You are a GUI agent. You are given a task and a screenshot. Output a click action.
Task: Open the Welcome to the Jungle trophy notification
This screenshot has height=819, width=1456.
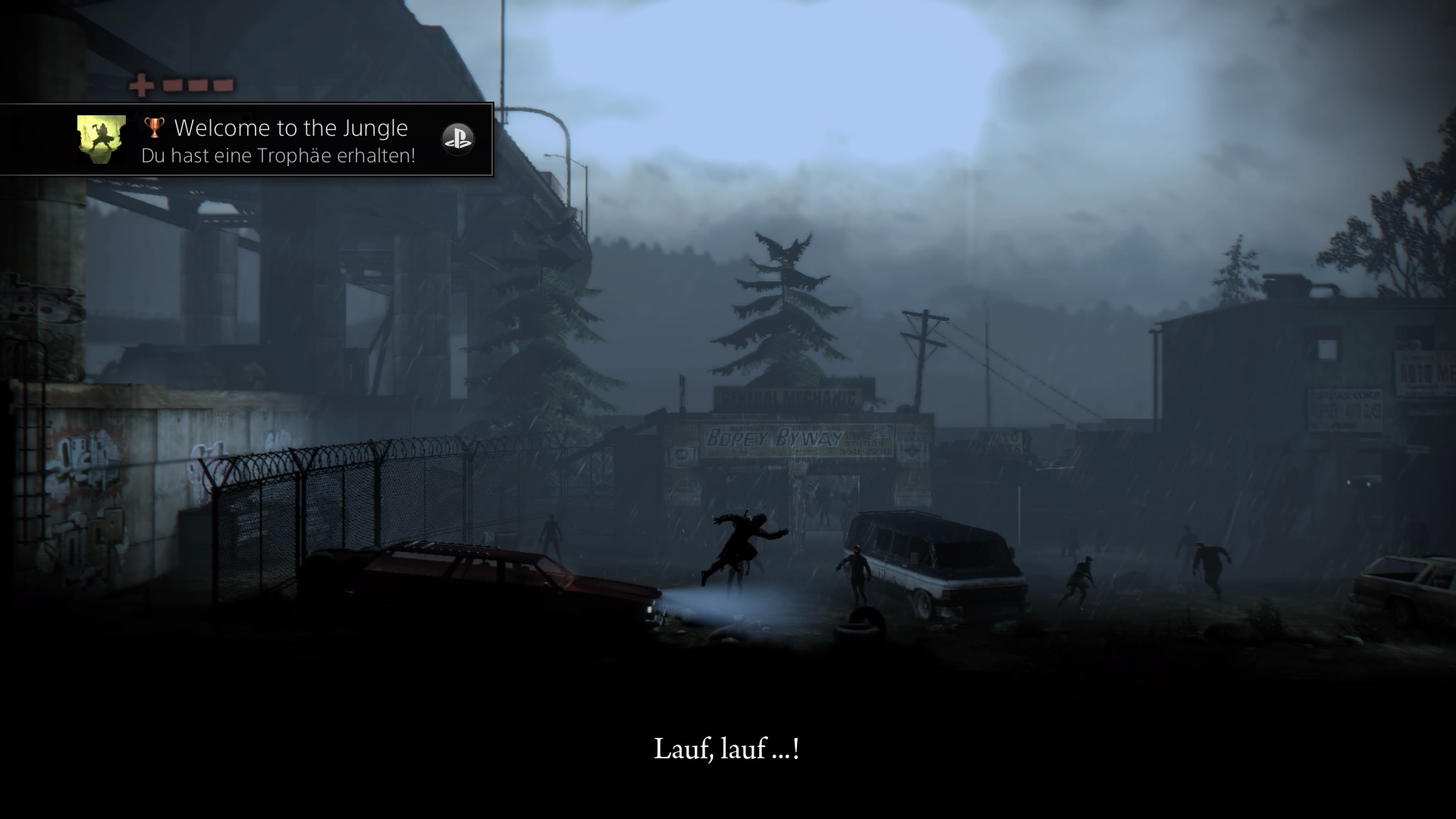(290, 140)
